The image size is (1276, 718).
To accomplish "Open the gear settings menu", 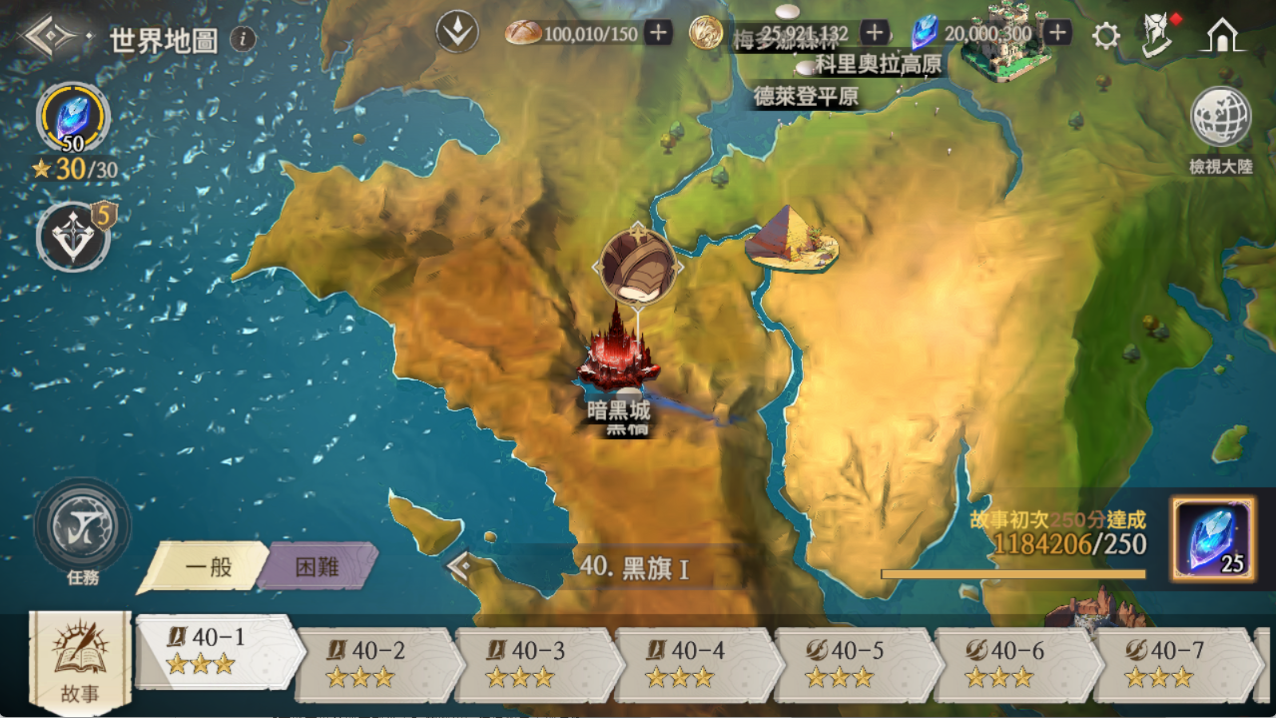I will pyautogui.click(x=1105, y=36).
